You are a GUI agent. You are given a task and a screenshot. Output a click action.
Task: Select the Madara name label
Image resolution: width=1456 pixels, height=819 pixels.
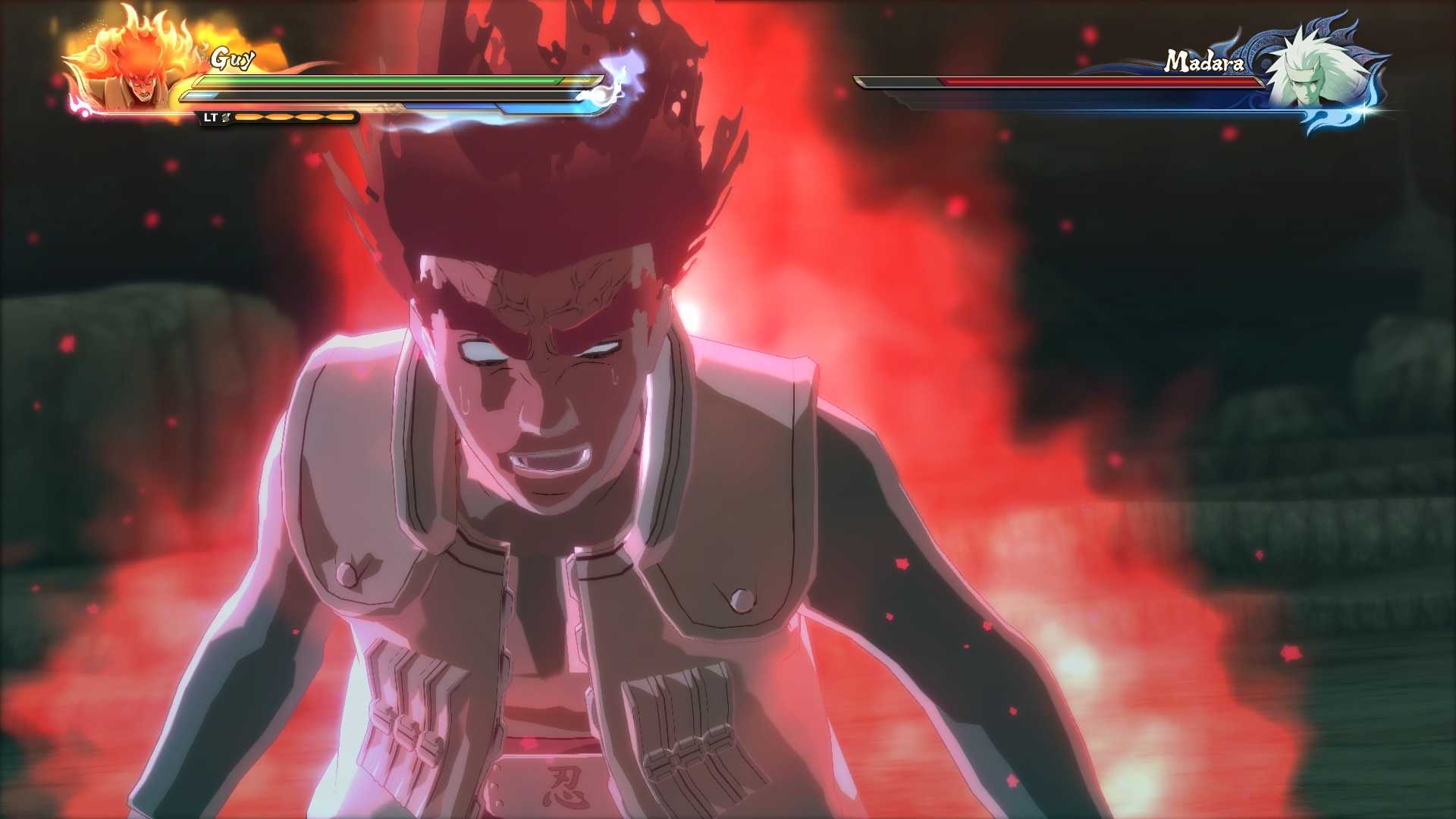click(1203, 60)
